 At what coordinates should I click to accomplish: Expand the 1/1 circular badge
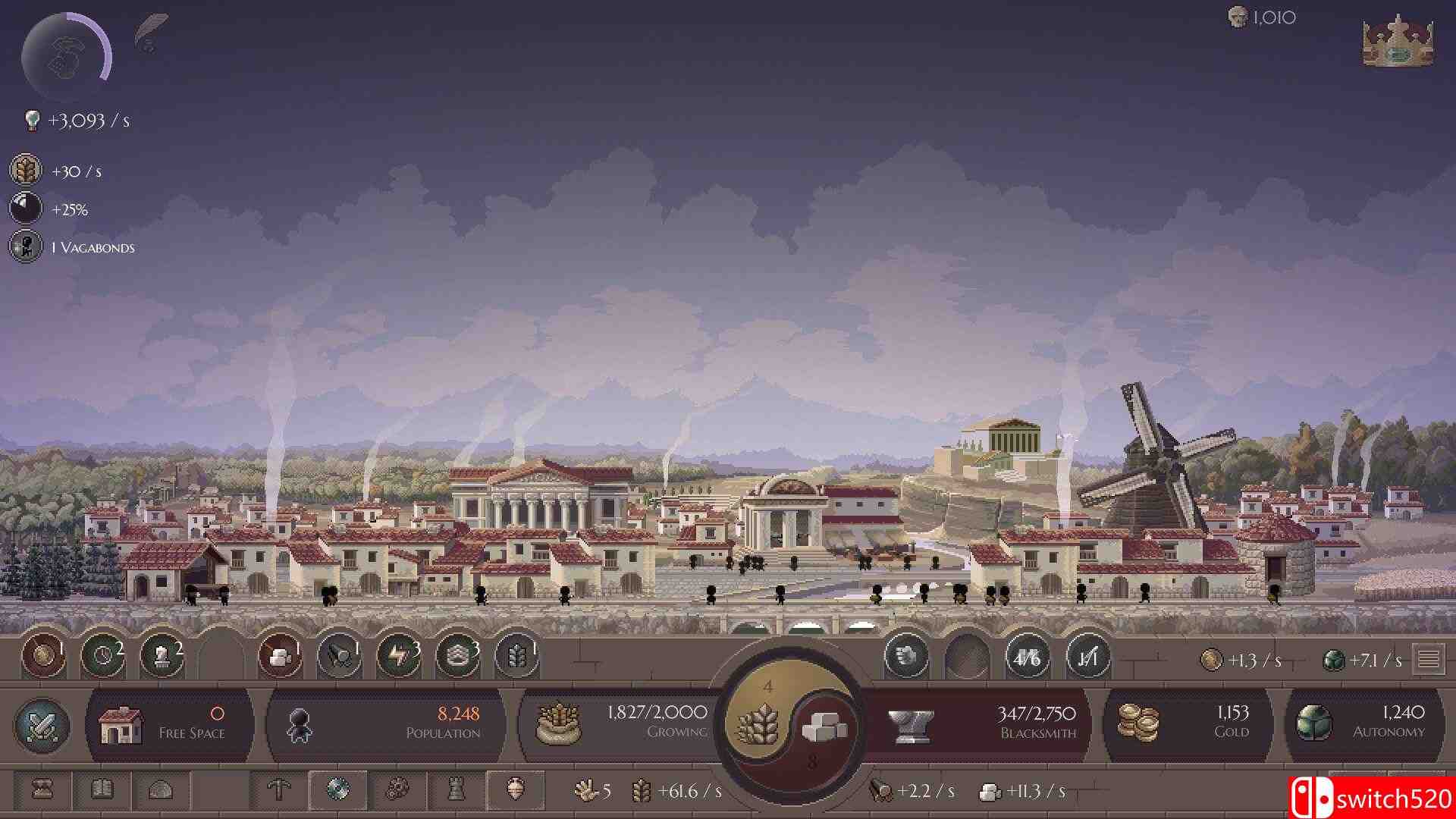1086,661
